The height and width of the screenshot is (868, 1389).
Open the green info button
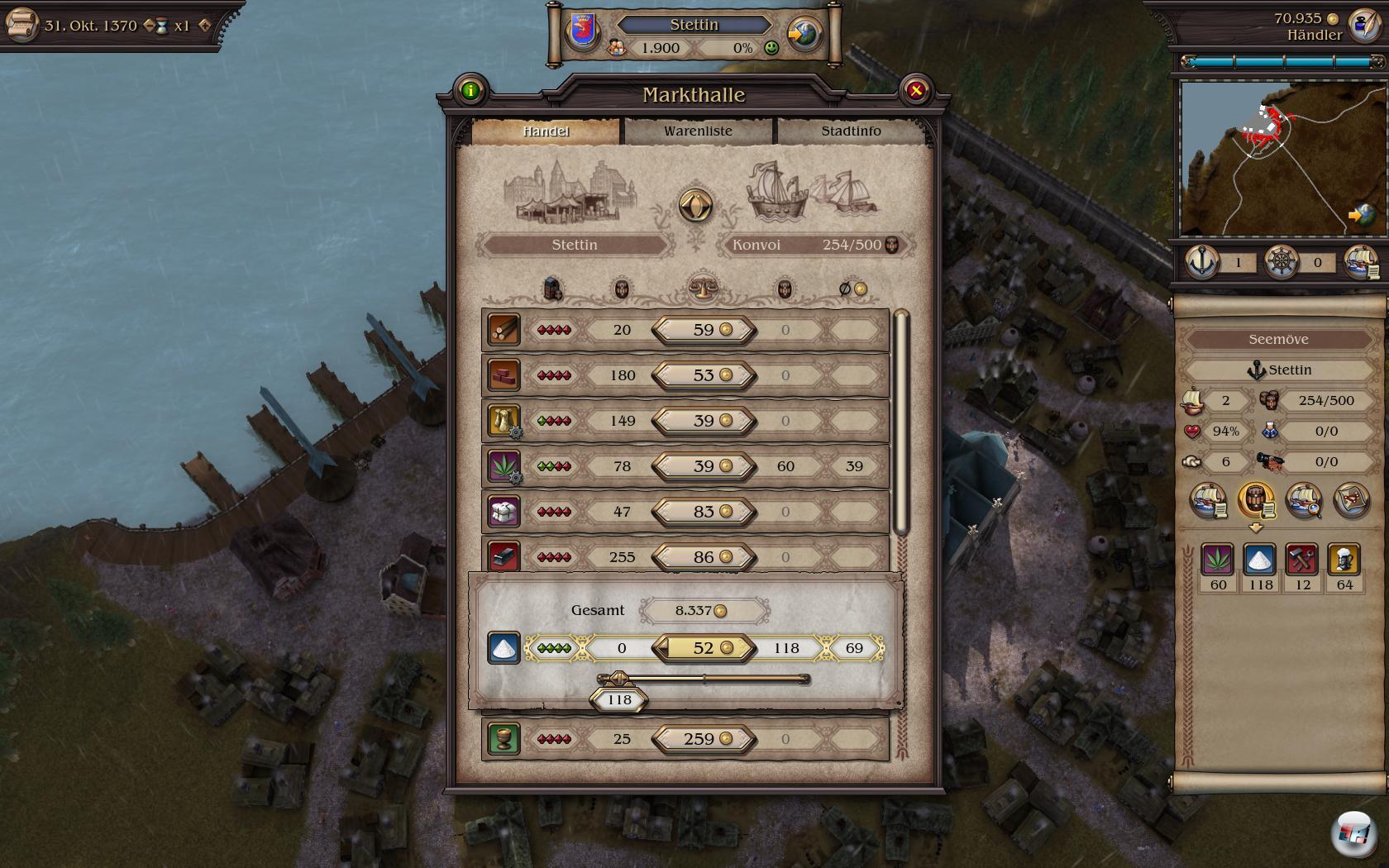coord(470,91)
